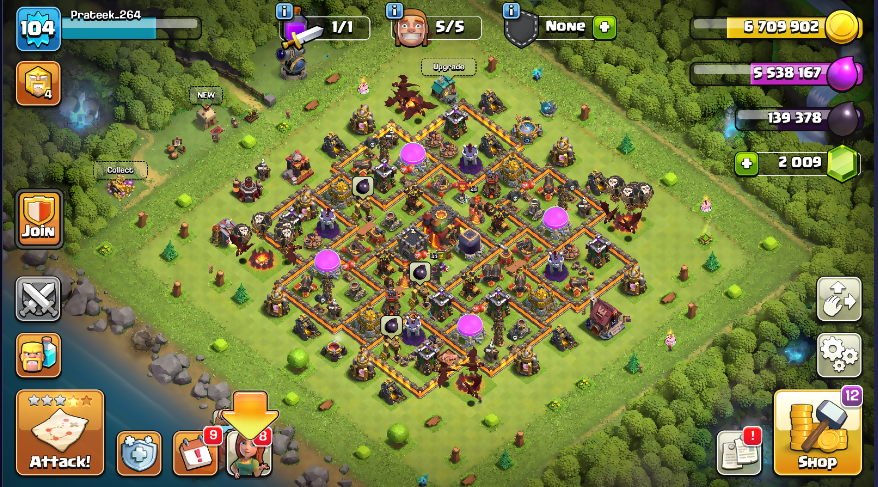This screenshot has width=878, height=487.
Task: Open the level 104 player profile badge
Action: coord(38,29)
